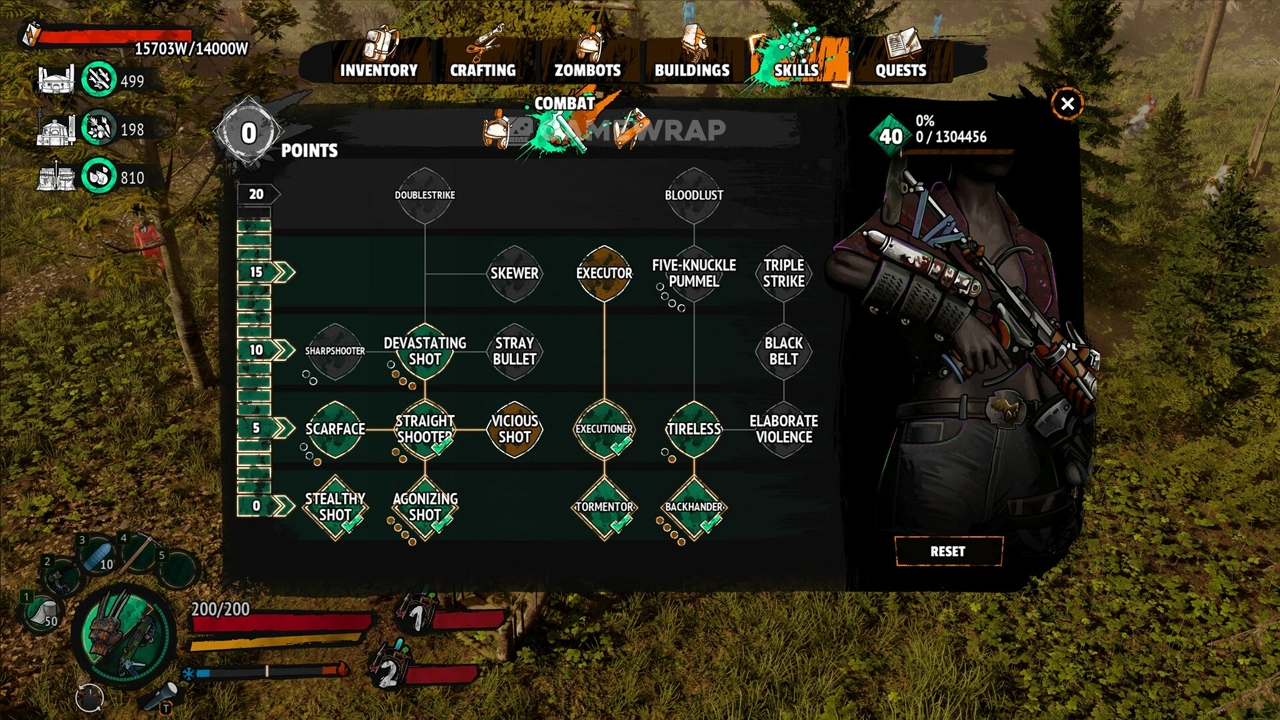Pick the Executor skill node

coord(604,273)
